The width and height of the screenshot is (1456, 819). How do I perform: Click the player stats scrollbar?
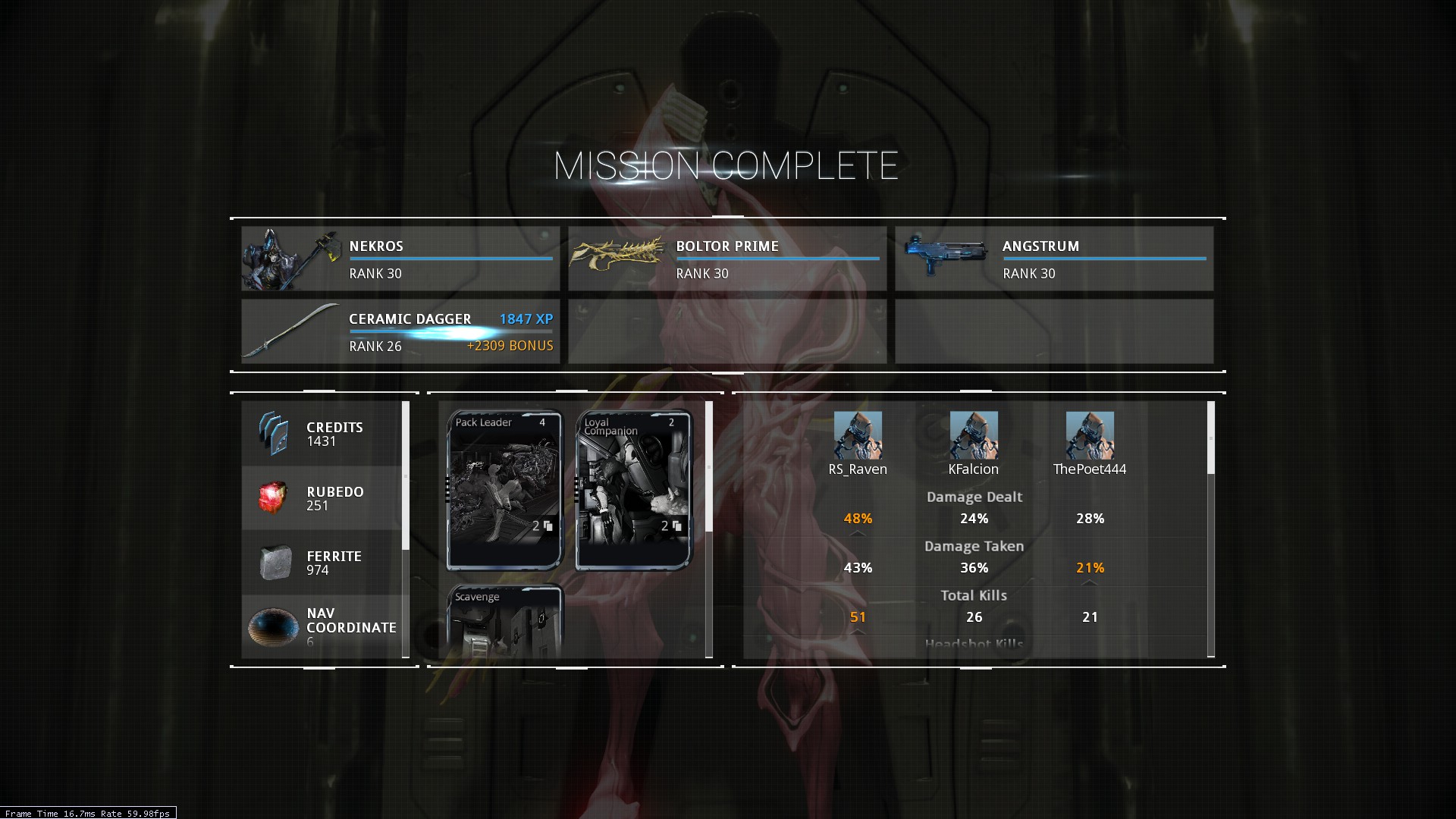tap(1210, 438)
